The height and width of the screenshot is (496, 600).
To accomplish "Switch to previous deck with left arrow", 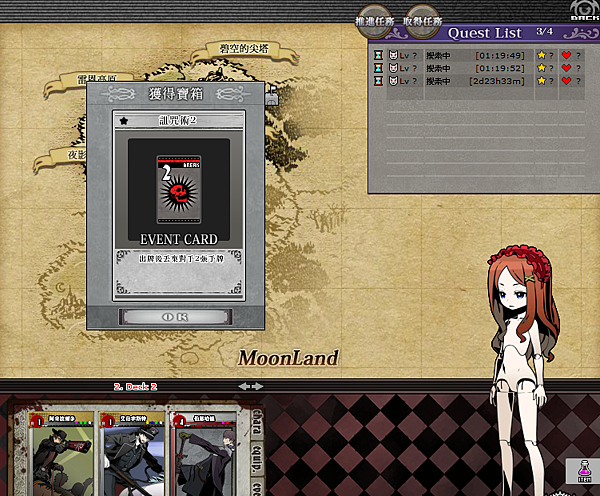I will (243, 386).
